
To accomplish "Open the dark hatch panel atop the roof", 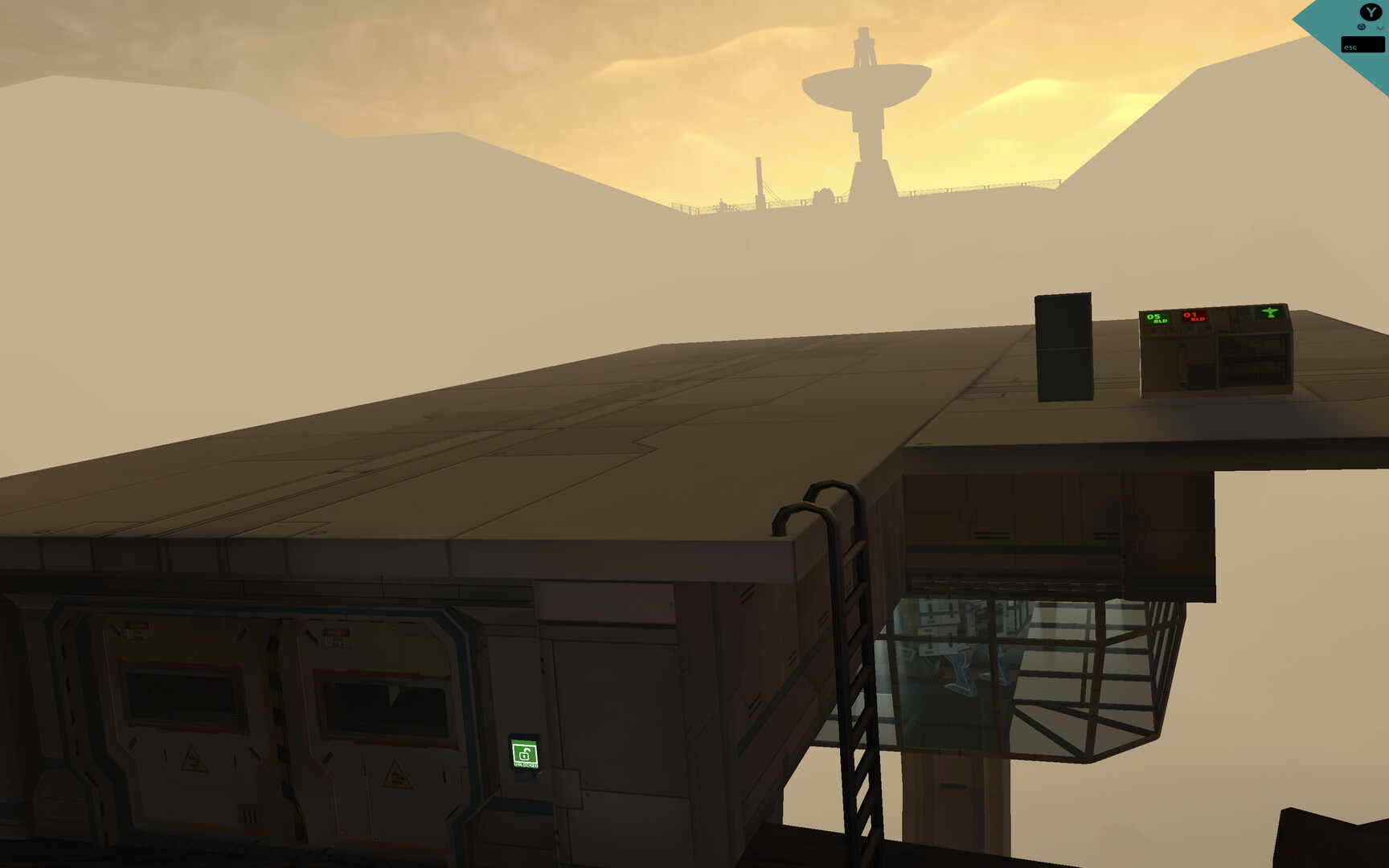I will (1063, 346).
